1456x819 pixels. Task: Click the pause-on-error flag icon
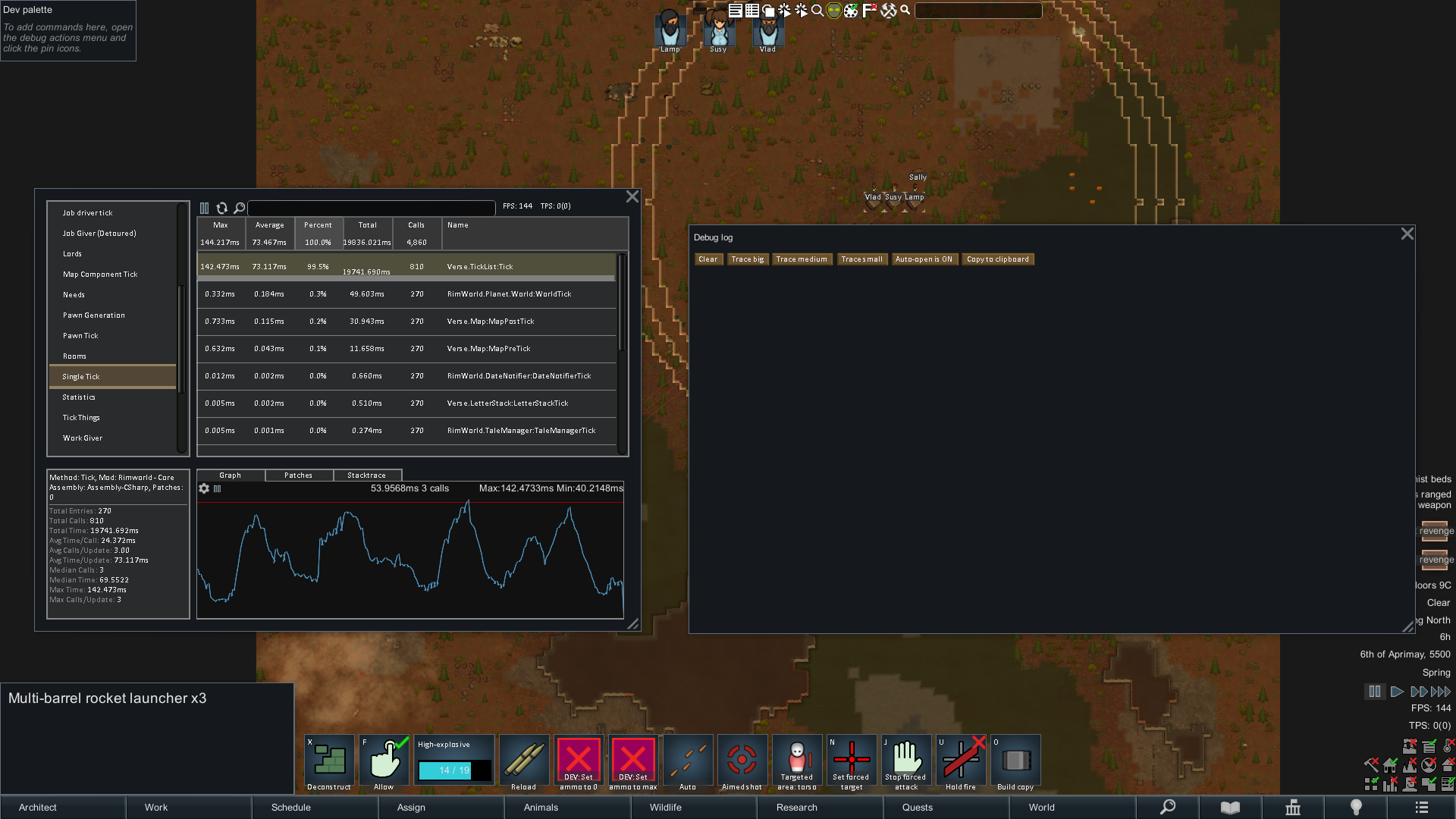[869, 11]
